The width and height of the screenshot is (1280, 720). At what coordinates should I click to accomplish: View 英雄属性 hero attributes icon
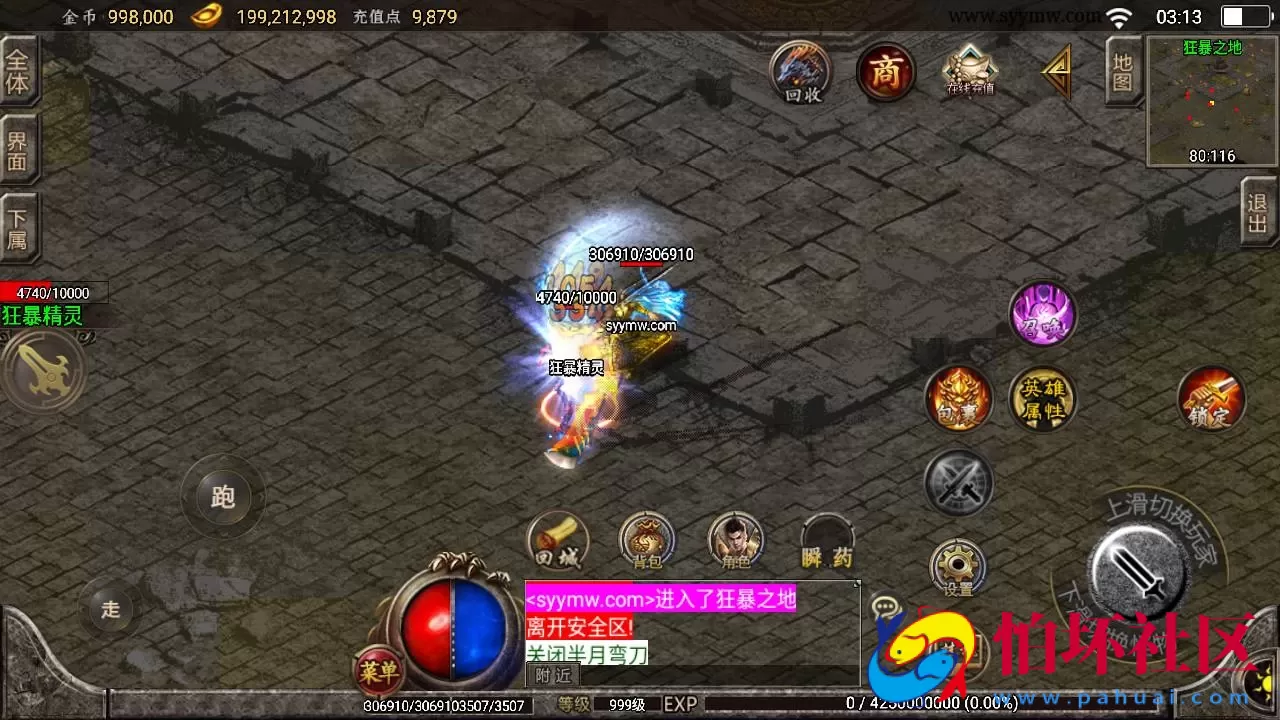(1043, 398)
